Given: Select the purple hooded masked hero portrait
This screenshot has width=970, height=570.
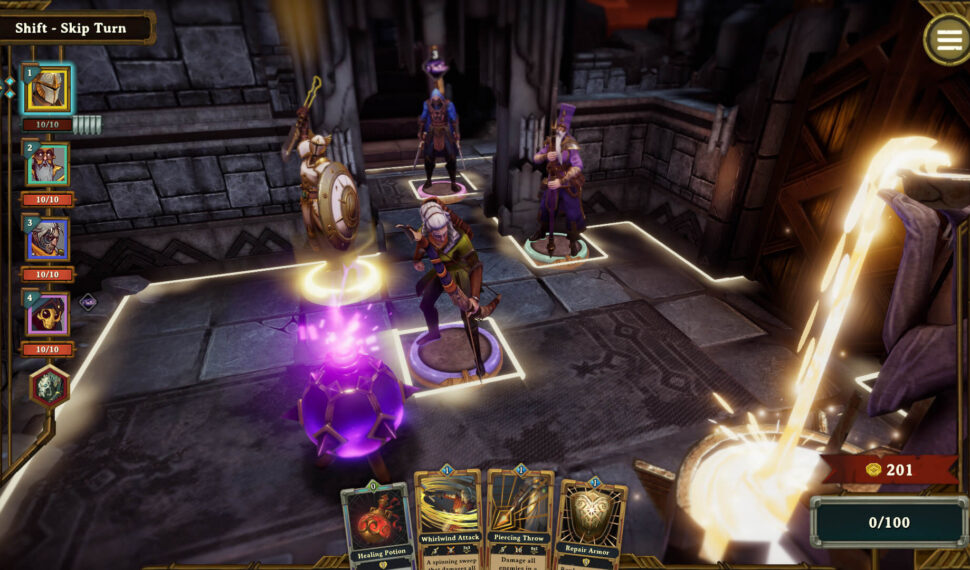Looking at the screenshot, I should coord(47,315).
